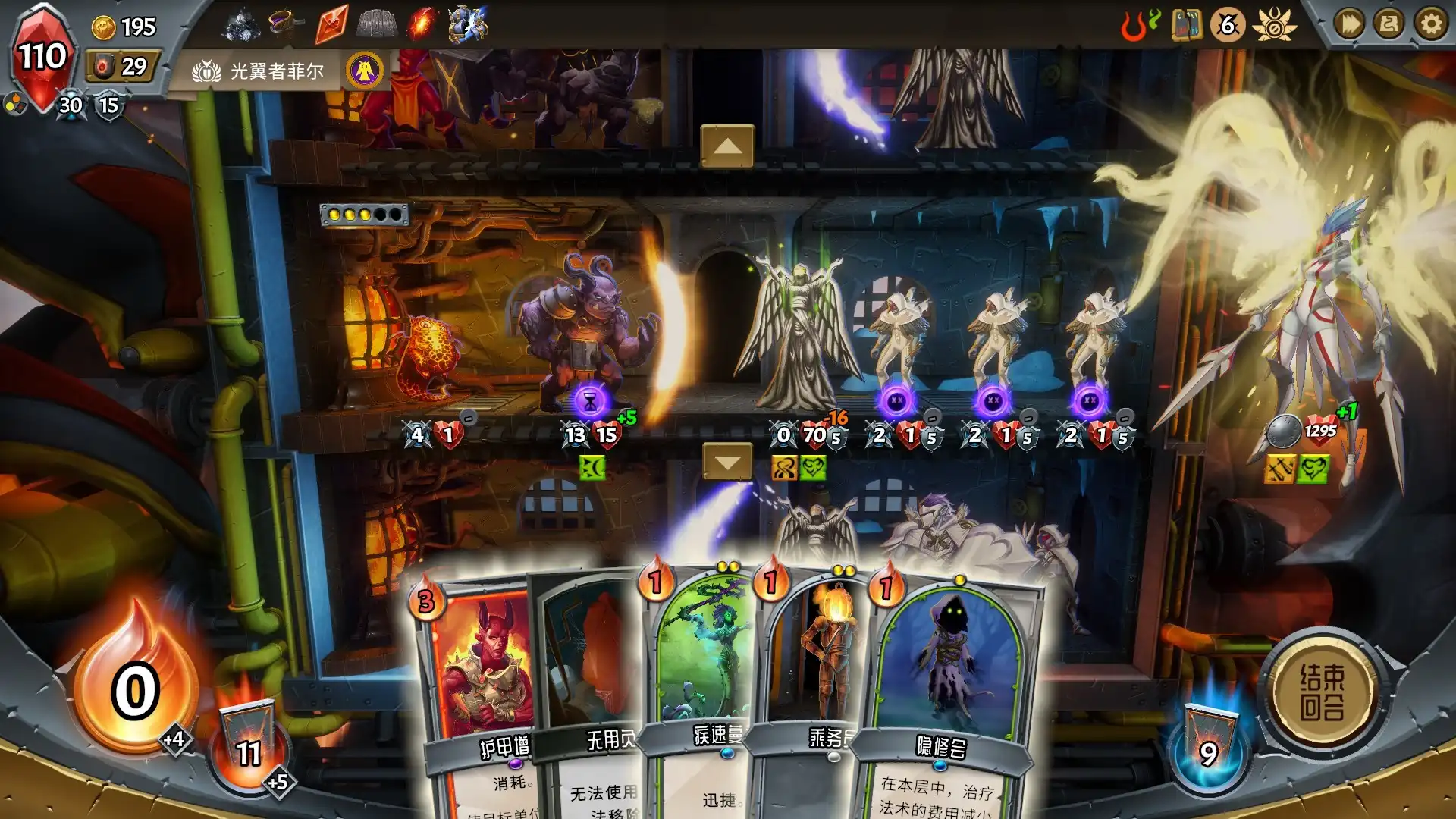1456x819 pixels.
Task: Click the coal pile artifact icon
Action: pos(241,24)
